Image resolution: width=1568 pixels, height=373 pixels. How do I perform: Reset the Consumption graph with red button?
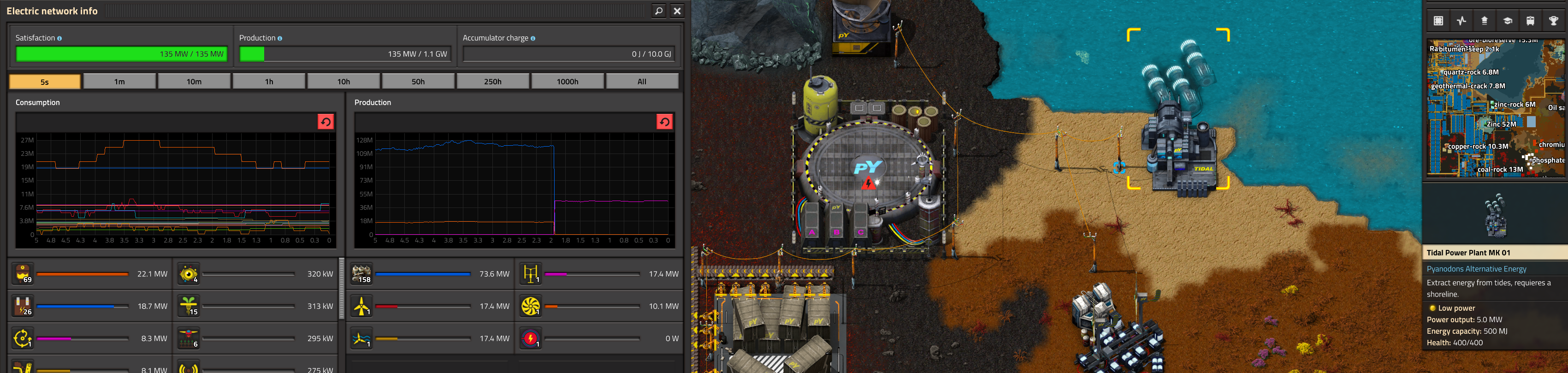(x=325, y=122)
